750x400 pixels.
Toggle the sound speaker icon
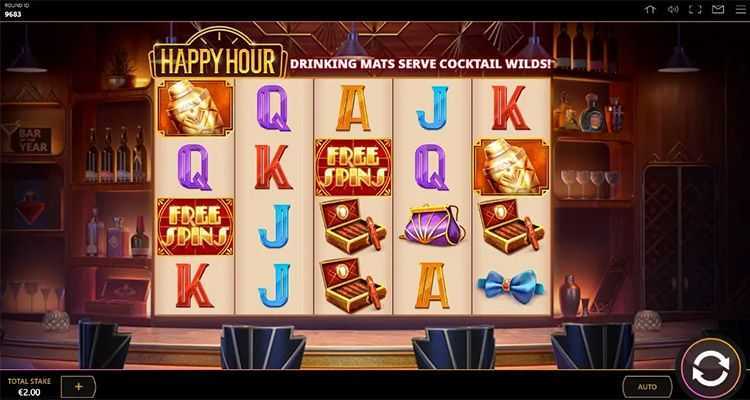click(x=673, y=10)
